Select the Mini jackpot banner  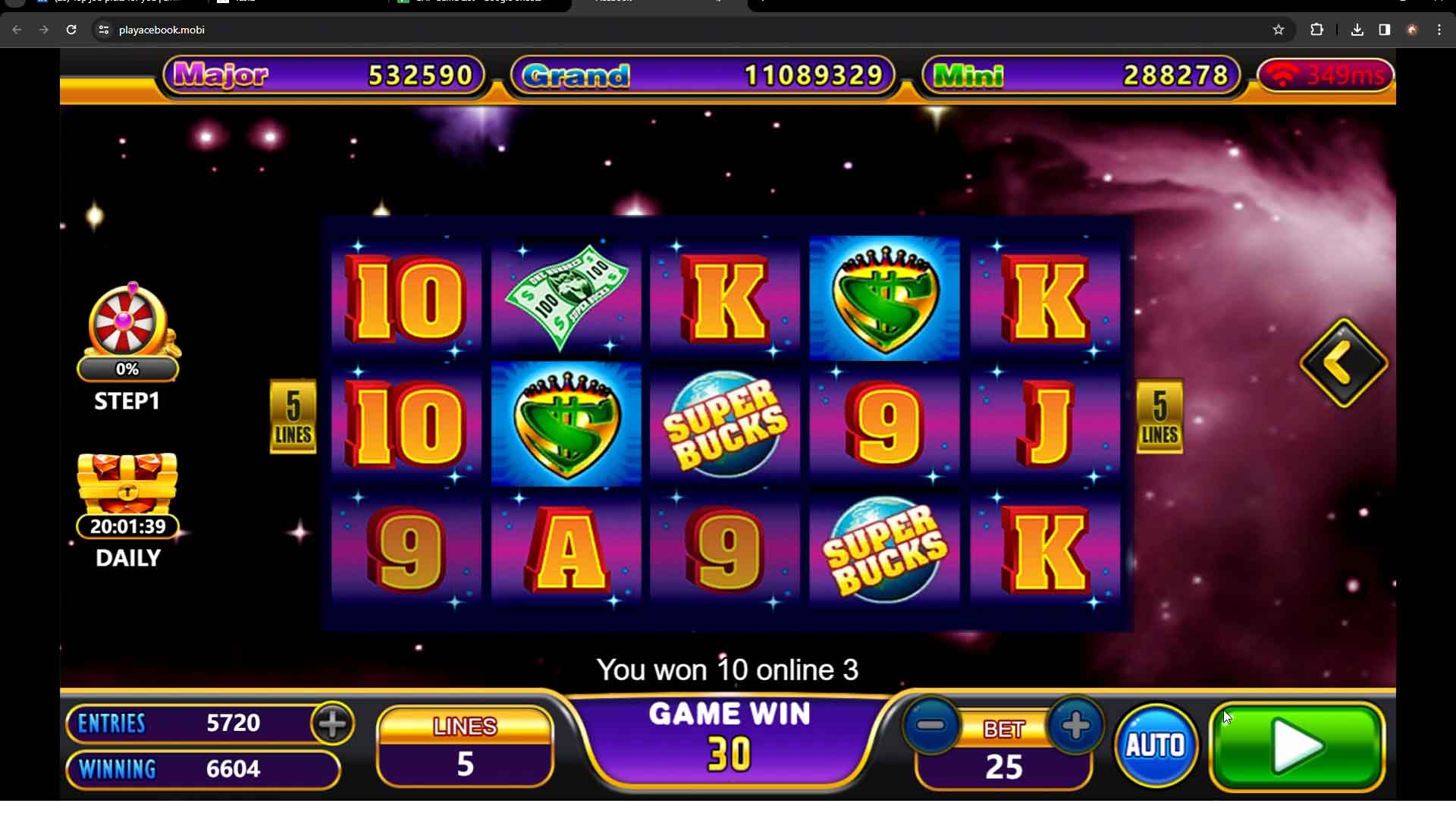click(1080, 75)
